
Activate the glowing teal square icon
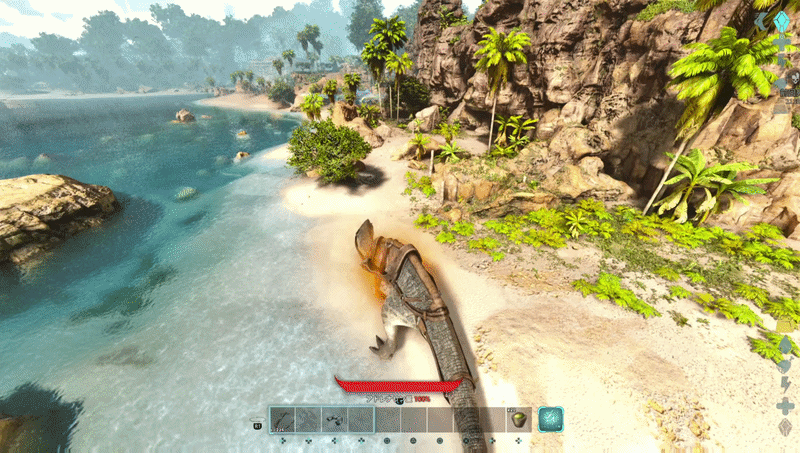(551, 420)
